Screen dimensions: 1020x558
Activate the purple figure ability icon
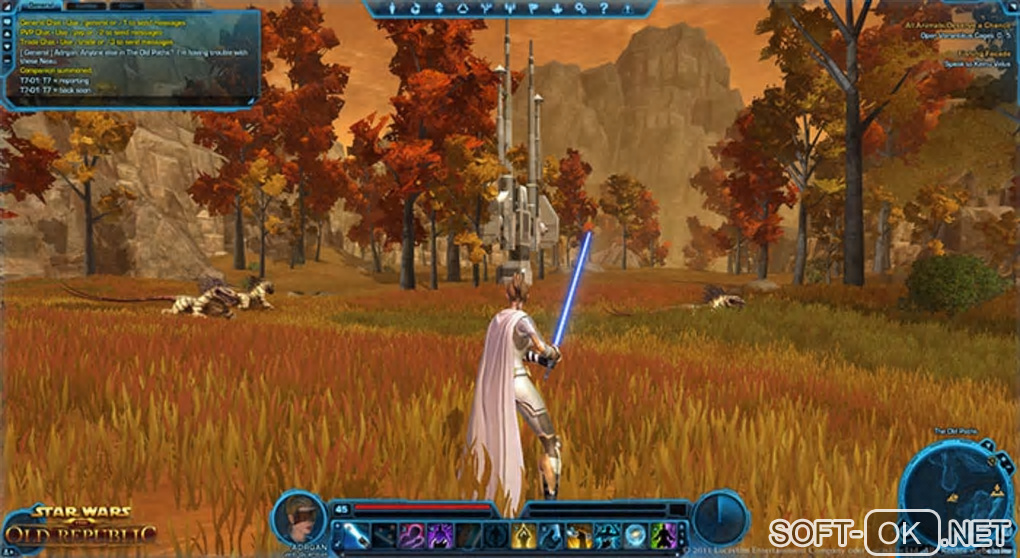click(x=440, y=537)
